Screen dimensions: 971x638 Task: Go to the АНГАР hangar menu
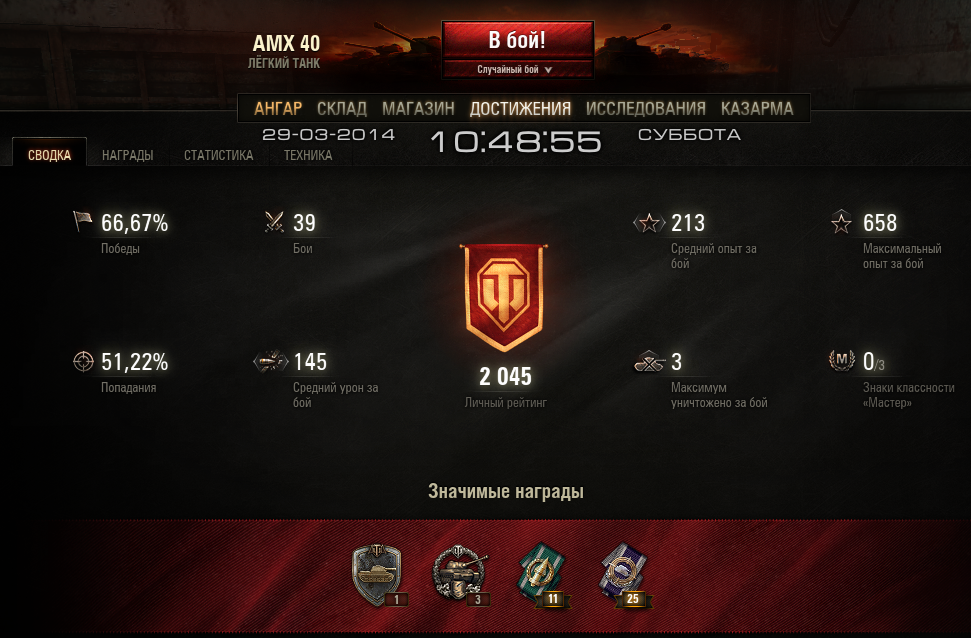pyautogui.click(x=278, y=109)
